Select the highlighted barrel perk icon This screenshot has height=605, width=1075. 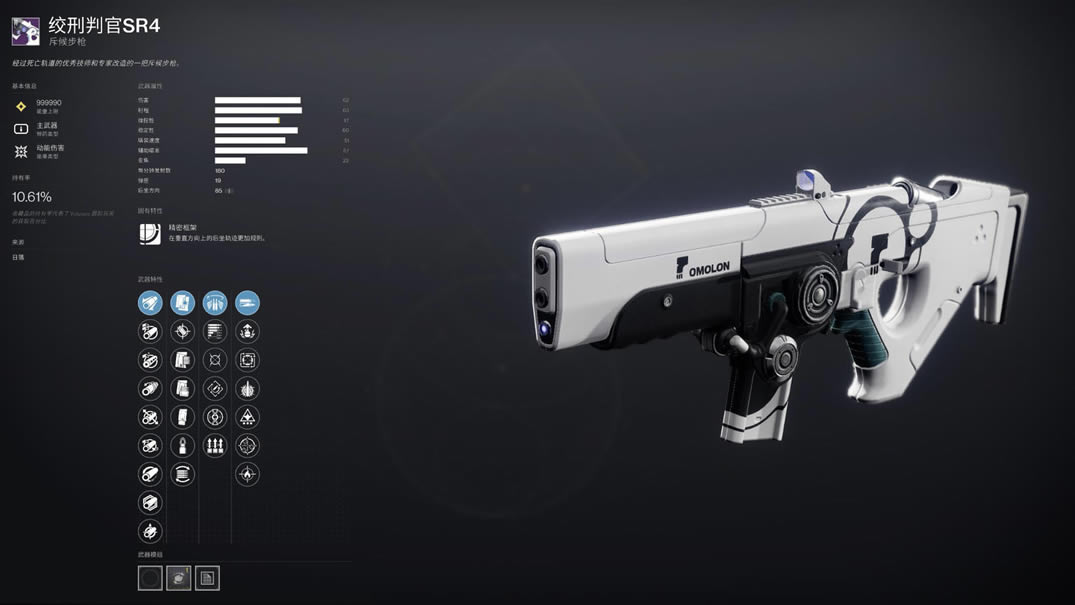click(x=150, y=302)
